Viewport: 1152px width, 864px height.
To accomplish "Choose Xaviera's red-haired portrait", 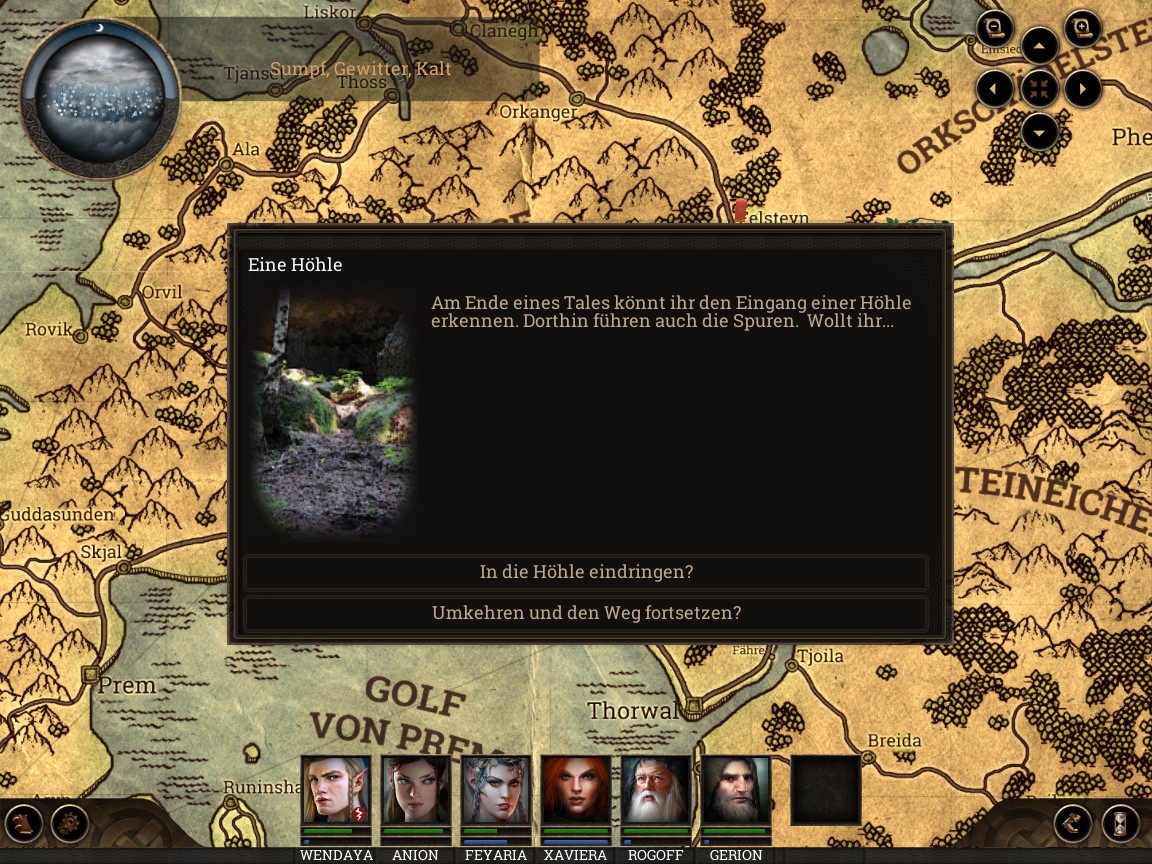I will coord(576,790).
